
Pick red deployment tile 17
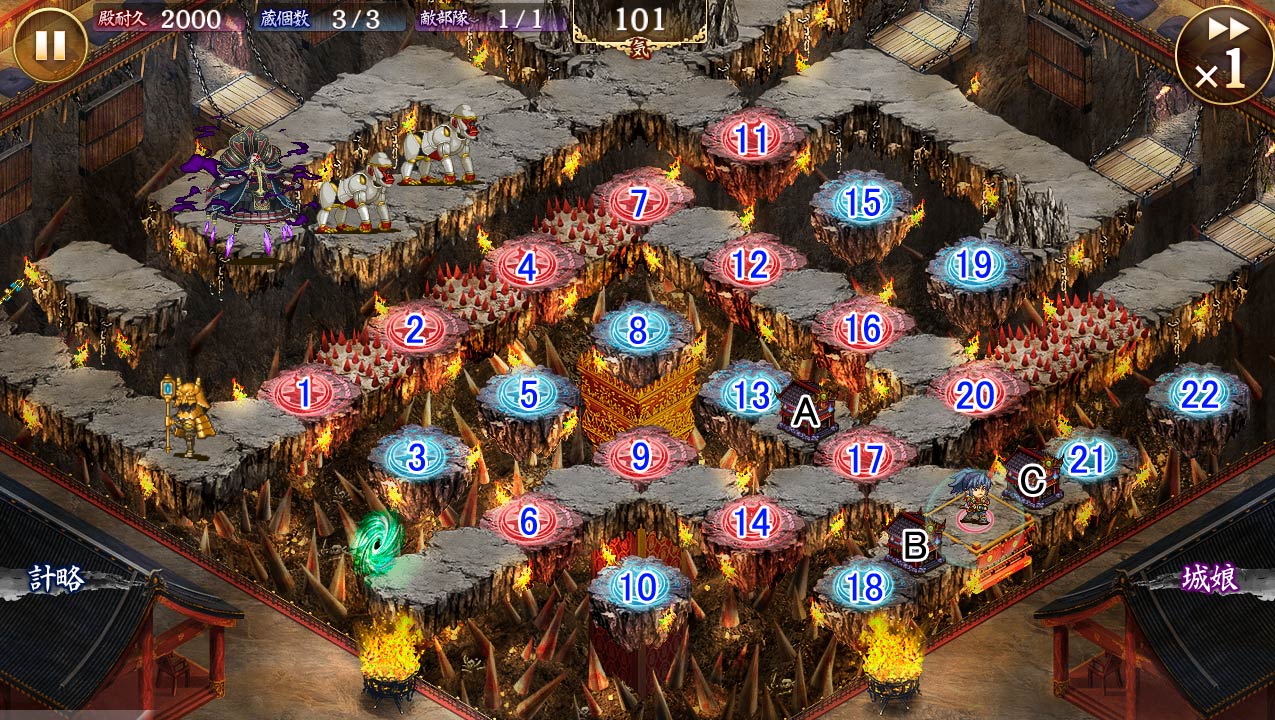pyautogui.click(x=864, y=459)
